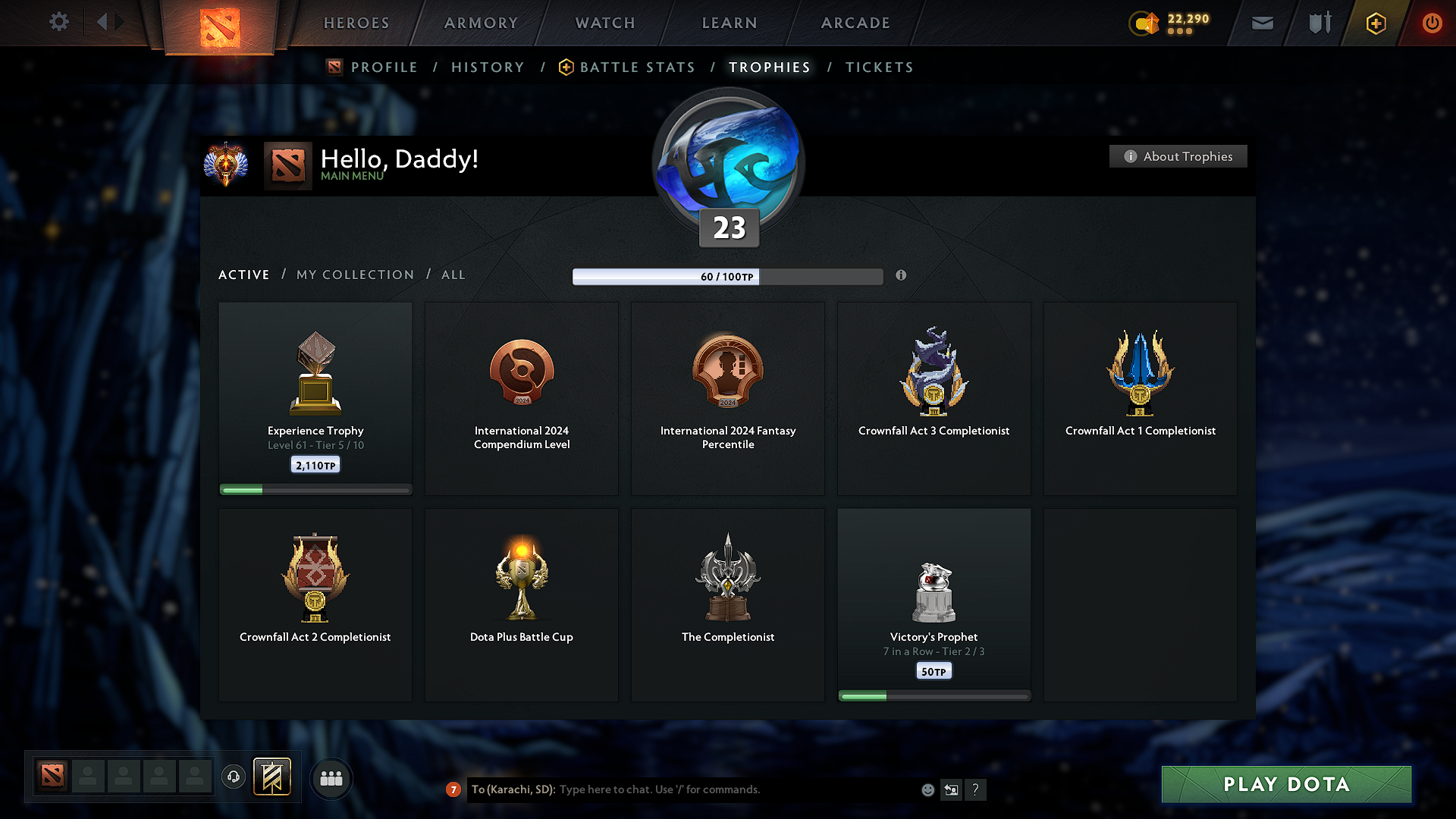Select the MY COLLECTION filter
The width and height of the screenshot is (1456, 819).
coord(354,275)
